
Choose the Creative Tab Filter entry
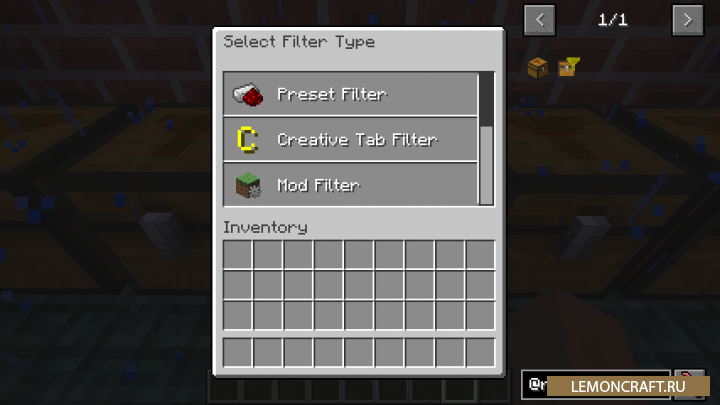(350, 139)
